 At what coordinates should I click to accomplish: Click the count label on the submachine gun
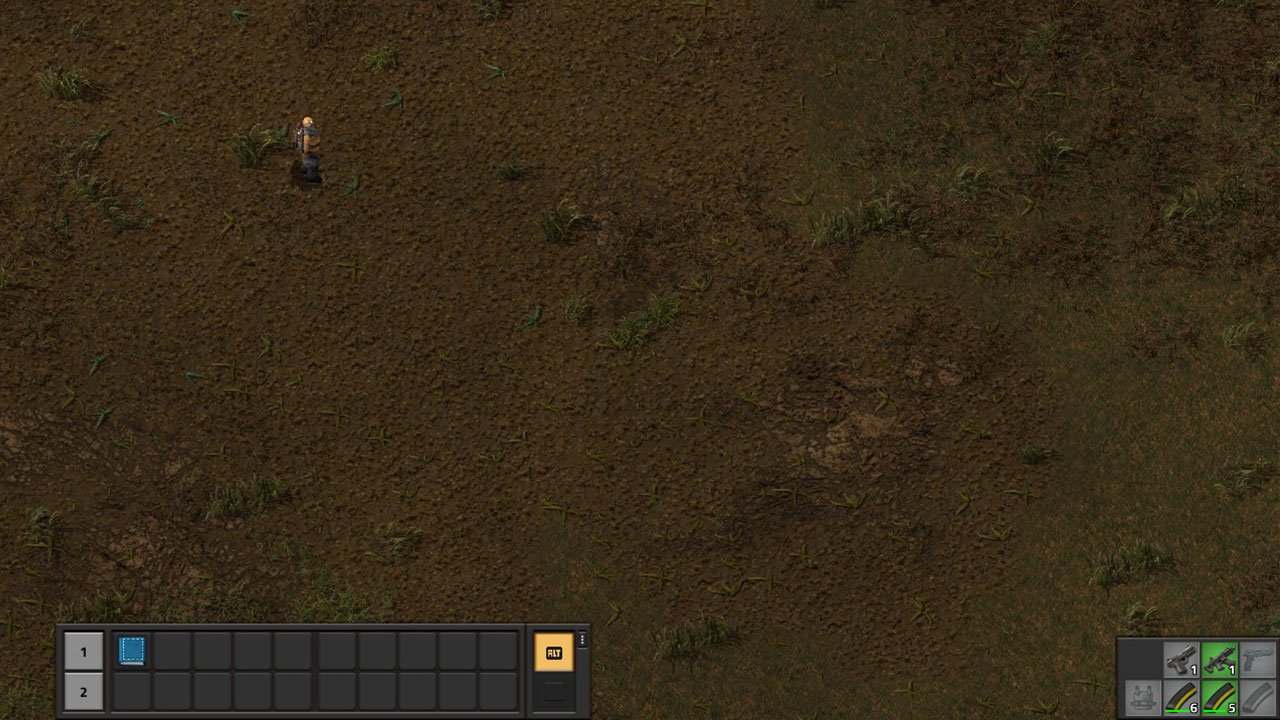click(x=1233, y=669)
